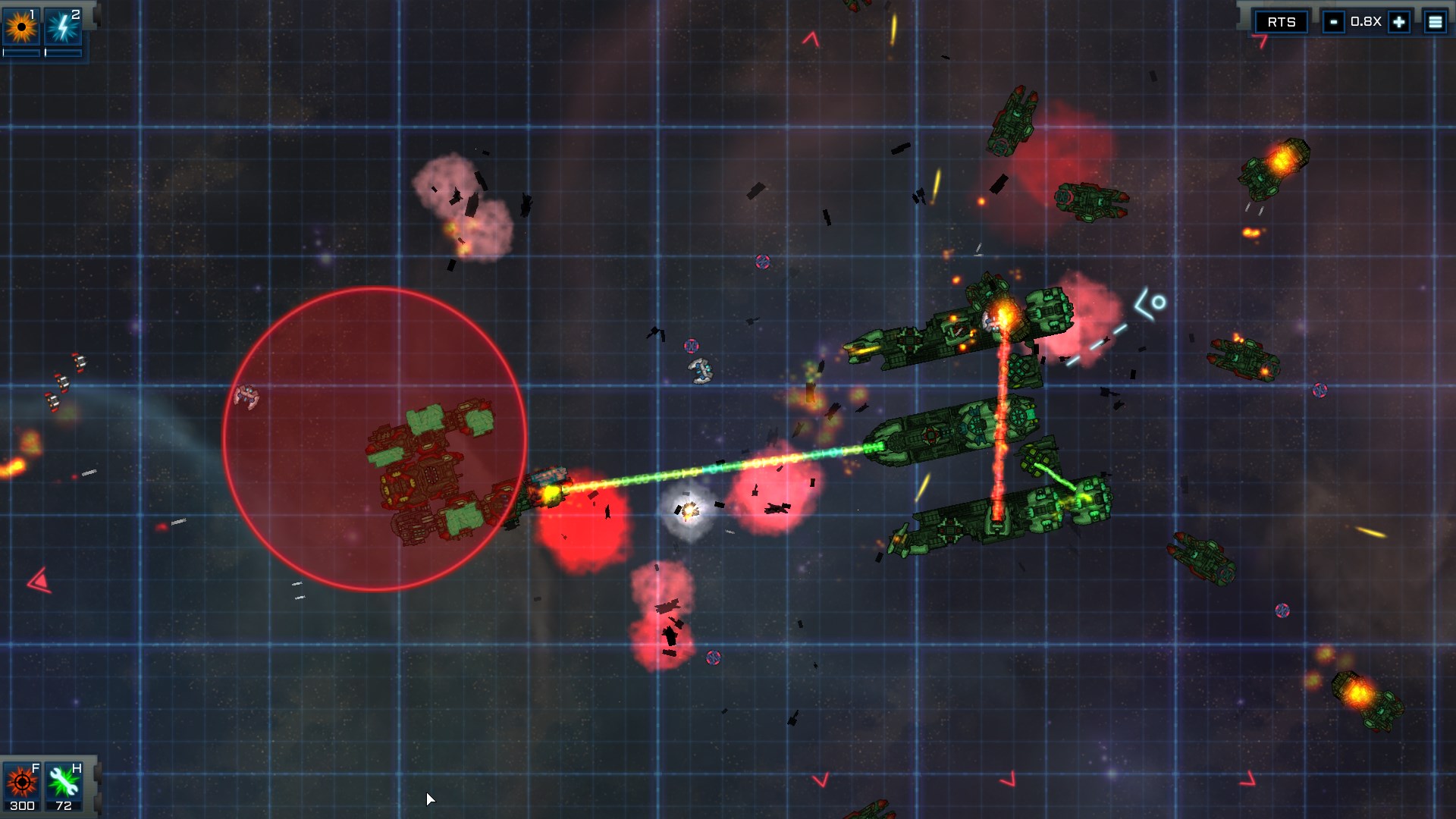This screenshot has width=1456, height=819.
Task: Click the 0.8X game speed readout
Action: tap(1365, 22)
